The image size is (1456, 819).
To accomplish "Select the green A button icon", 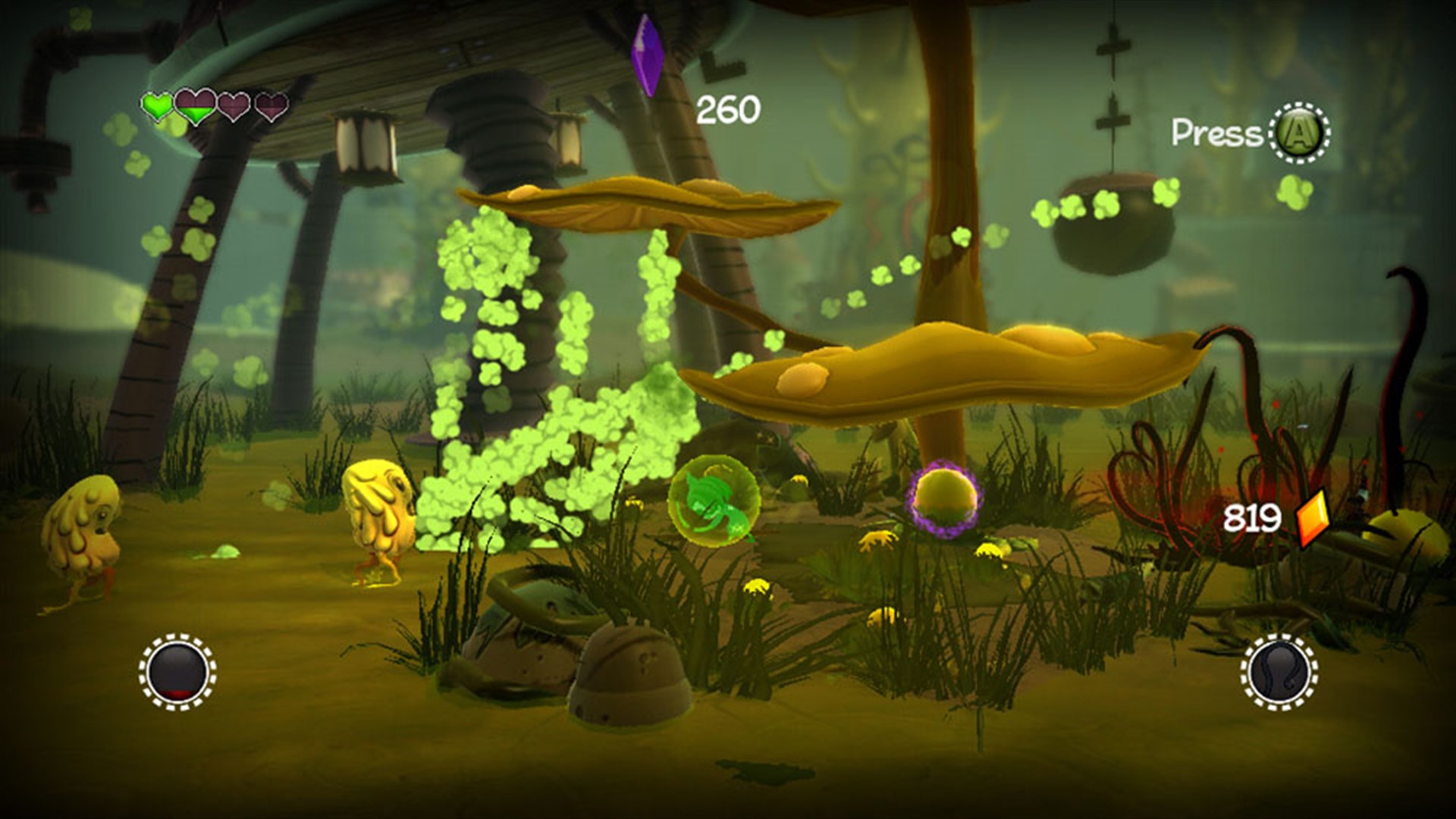I will pos(1299,135).
